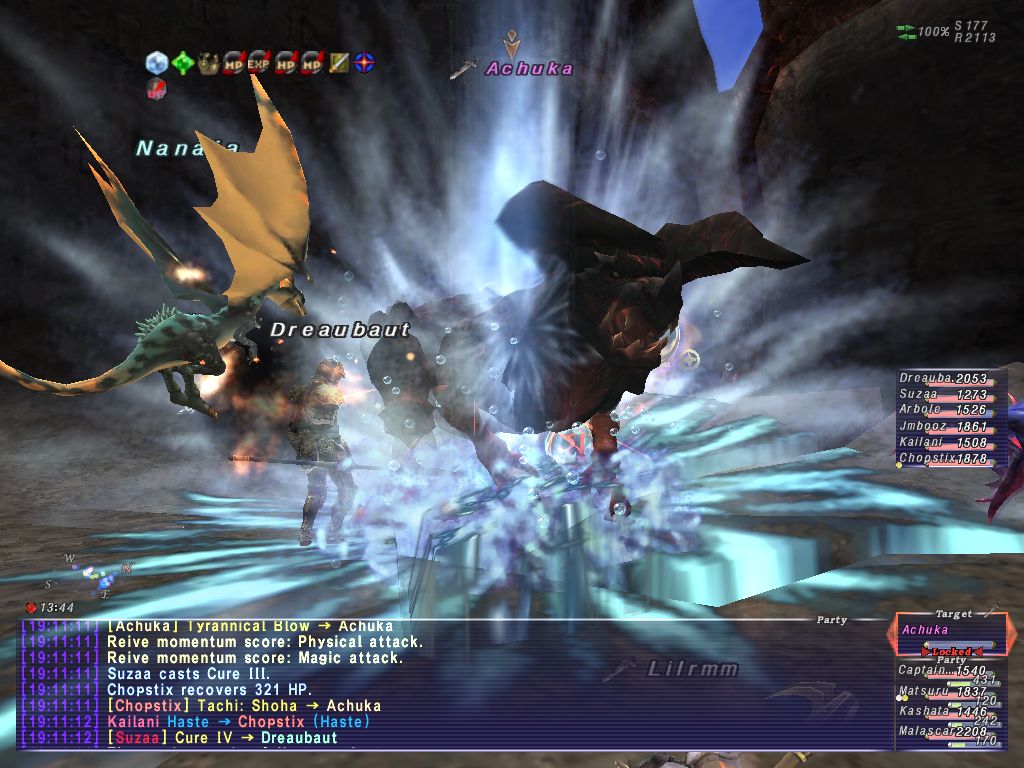The height and width of the screenshot is (768, 1024).
Task: Select Chopstix in the alliance list
Action: pyautogui.click(x=943, y=459)
